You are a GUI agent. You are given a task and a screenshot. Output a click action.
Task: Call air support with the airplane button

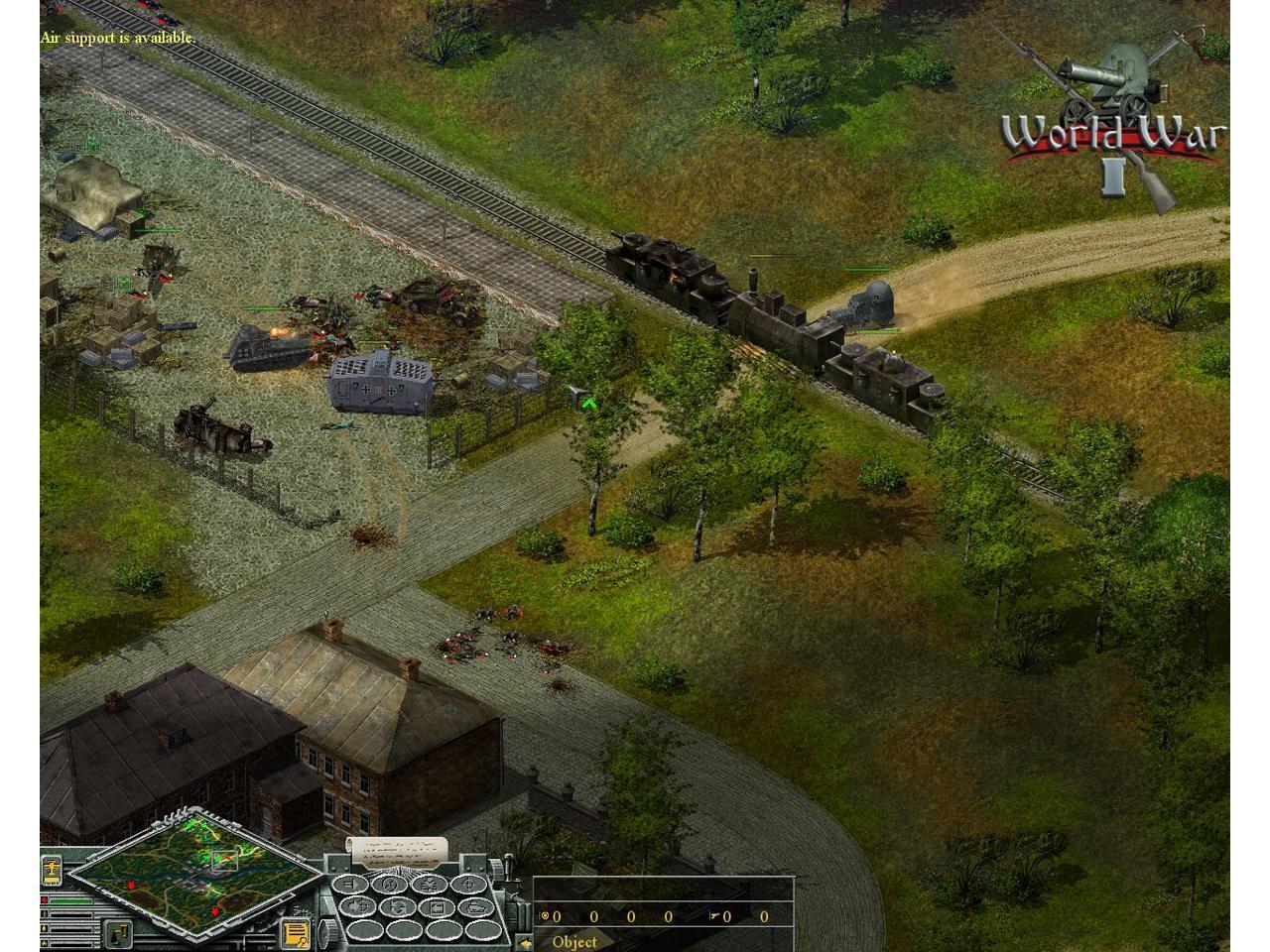tap(52, 870)
